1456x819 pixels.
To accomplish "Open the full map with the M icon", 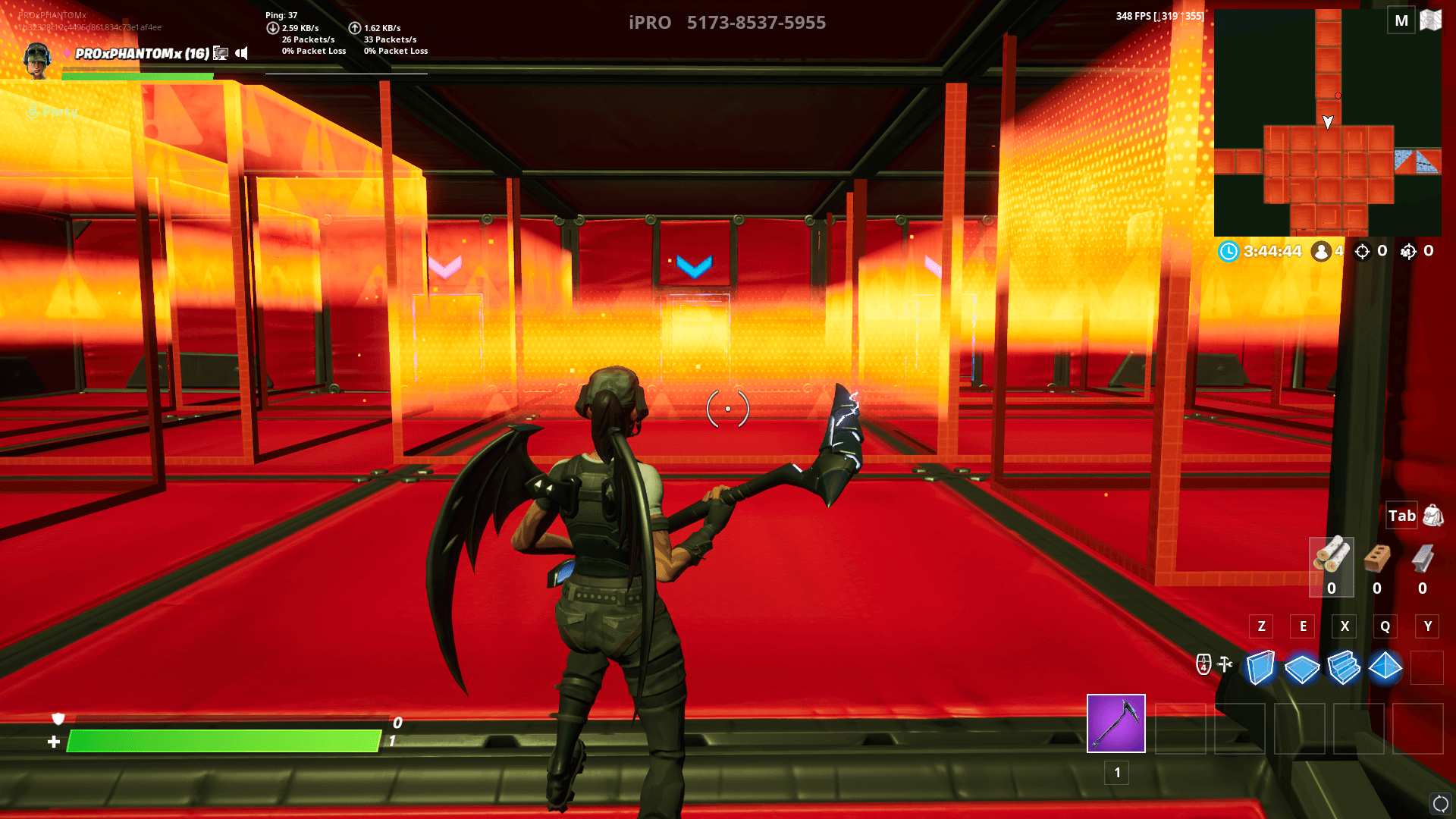I will coord(1400,20).
